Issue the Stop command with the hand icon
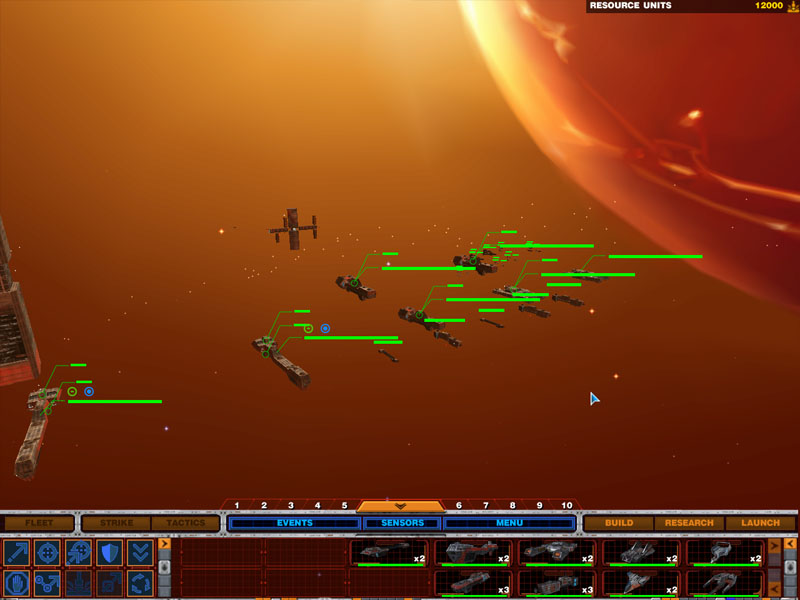Image resolution: width=800 pixels, height=600 pixels. click(x=17, y=583)
